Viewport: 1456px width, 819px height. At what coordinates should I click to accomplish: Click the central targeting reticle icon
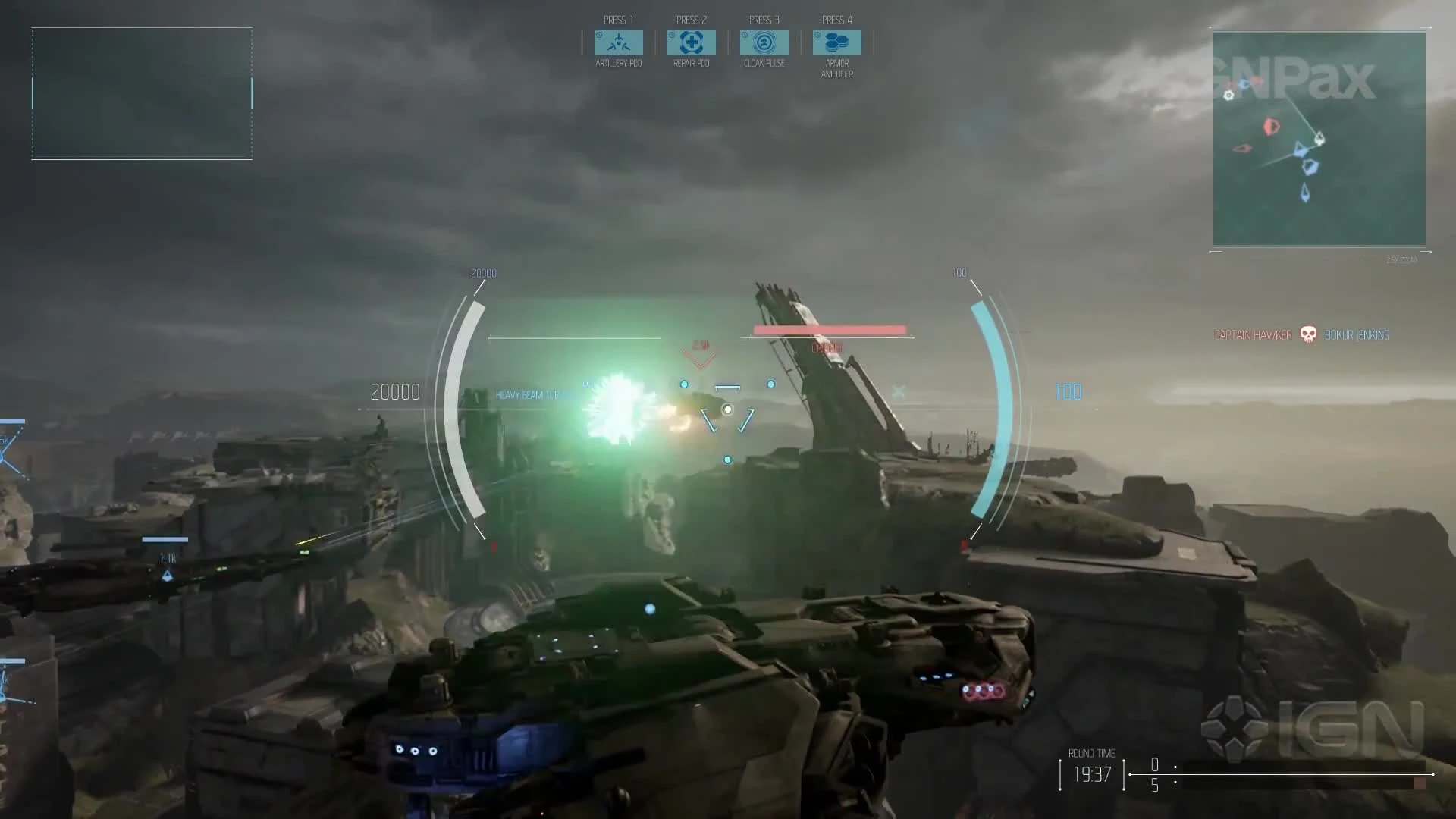726,409
